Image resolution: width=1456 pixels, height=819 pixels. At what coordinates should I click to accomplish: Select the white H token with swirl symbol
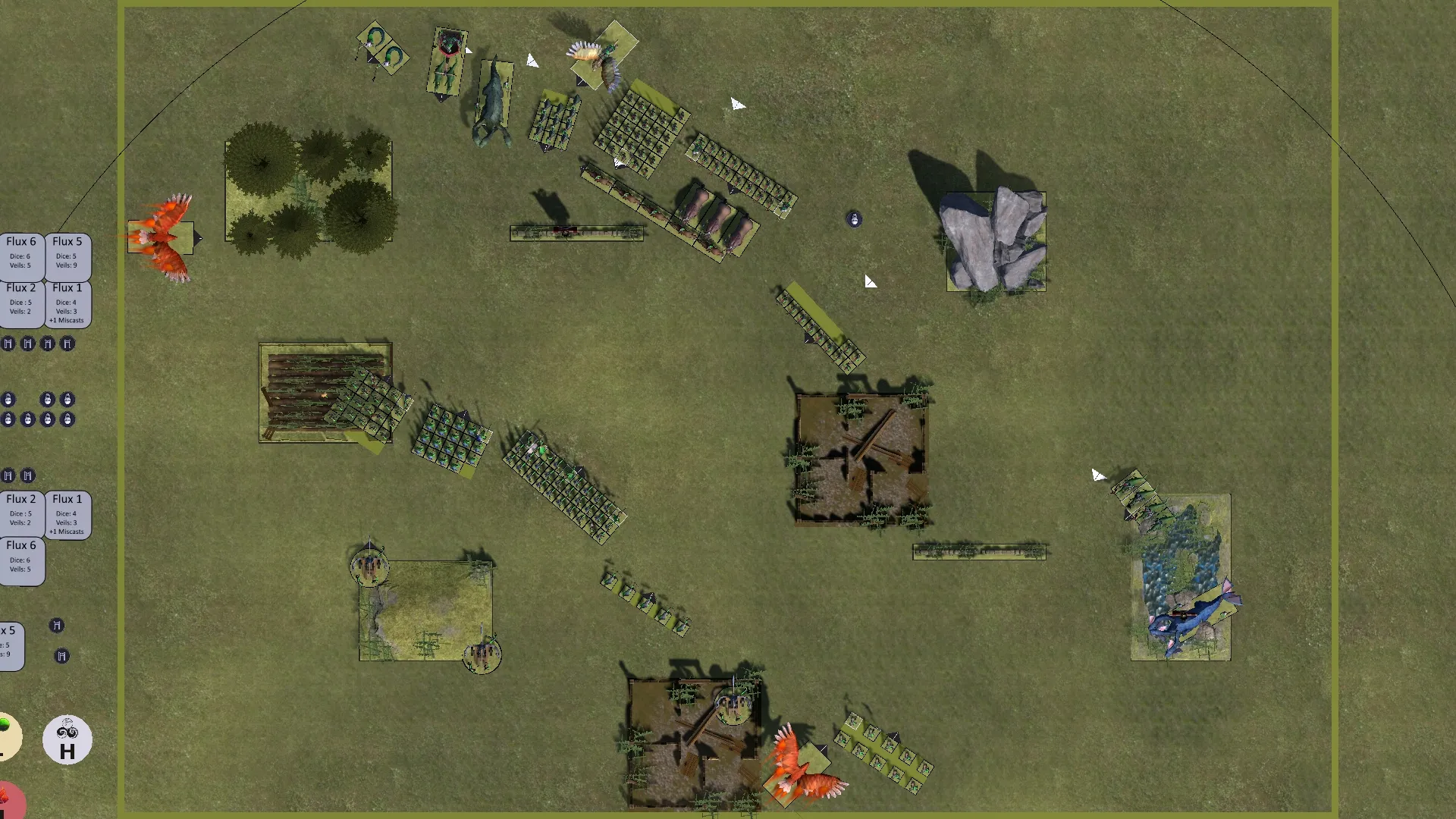(67, 740)
